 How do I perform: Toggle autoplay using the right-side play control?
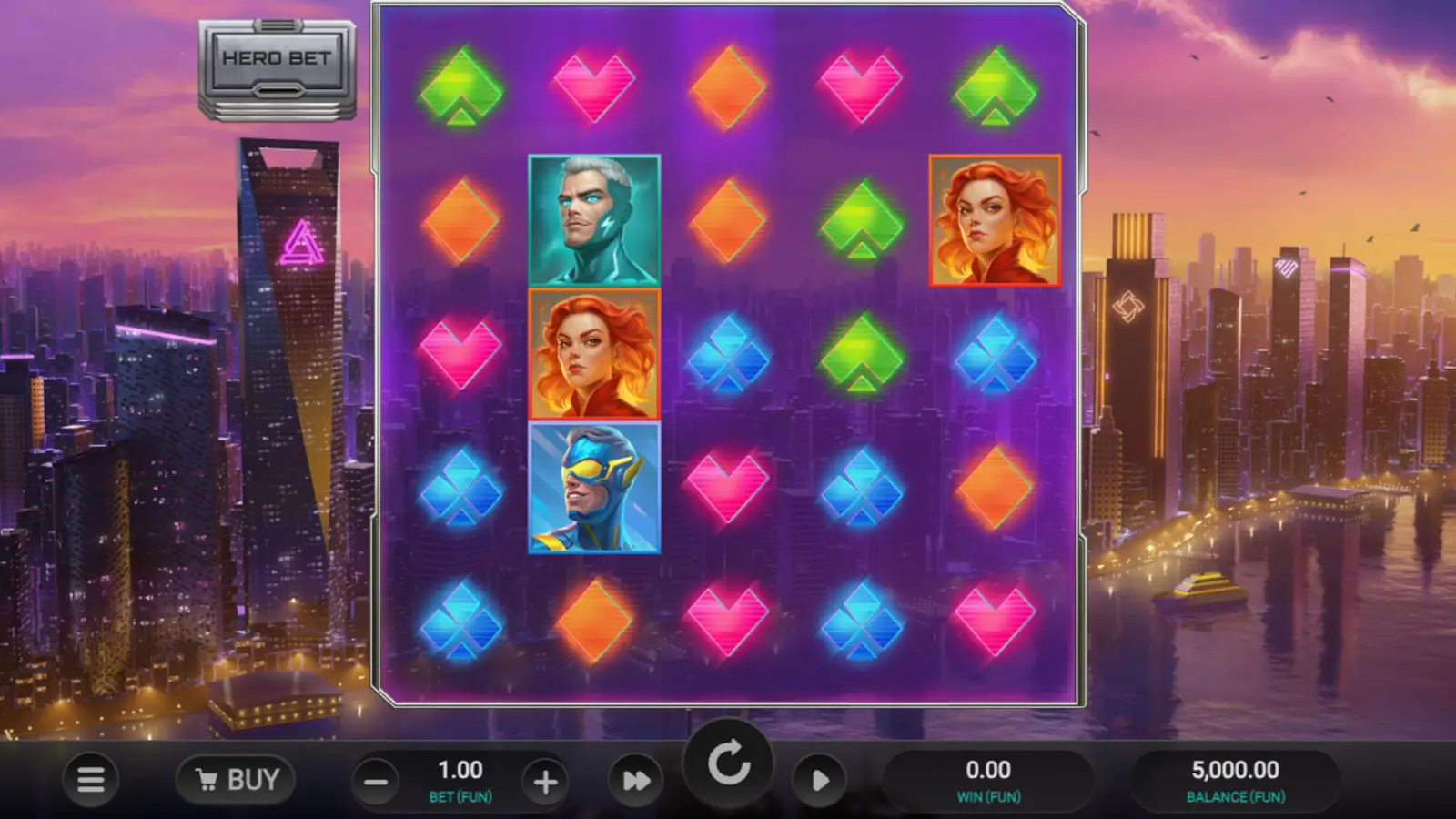[820, 780]
